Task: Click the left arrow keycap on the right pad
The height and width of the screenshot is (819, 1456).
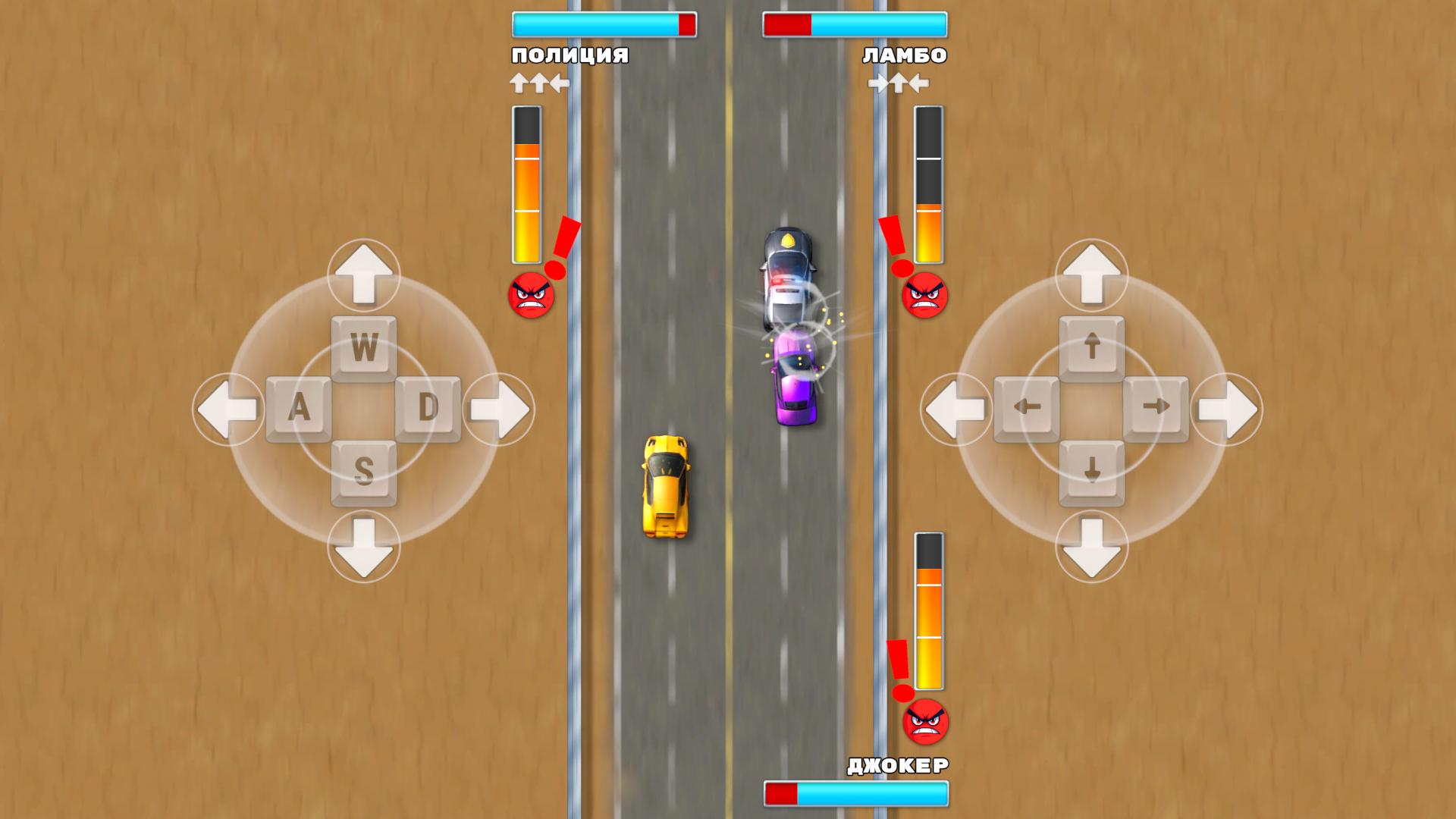Action: (1028, 408)
